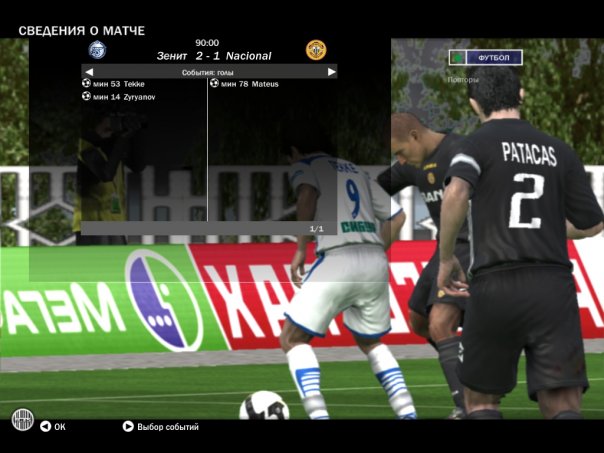Confirm with the OK button

(x=53, y=427)
